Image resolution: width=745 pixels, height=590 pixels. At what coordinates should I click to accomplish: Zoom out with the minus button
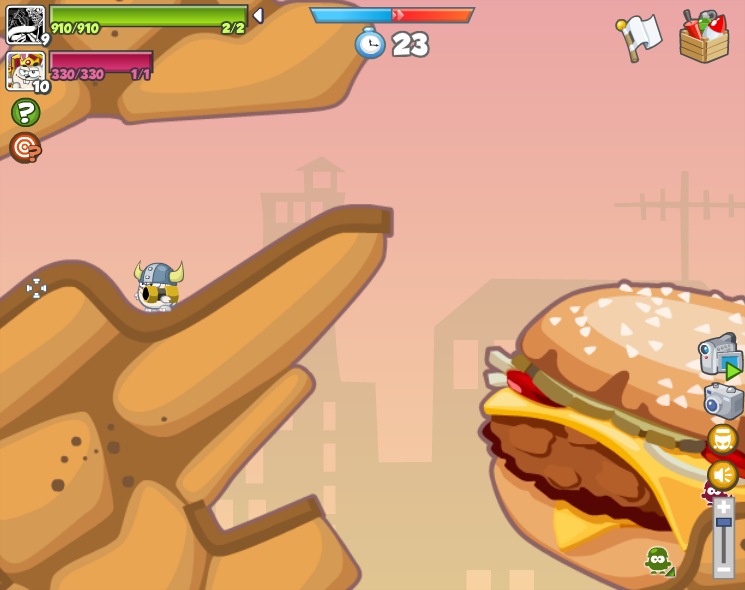pos(723,568)
